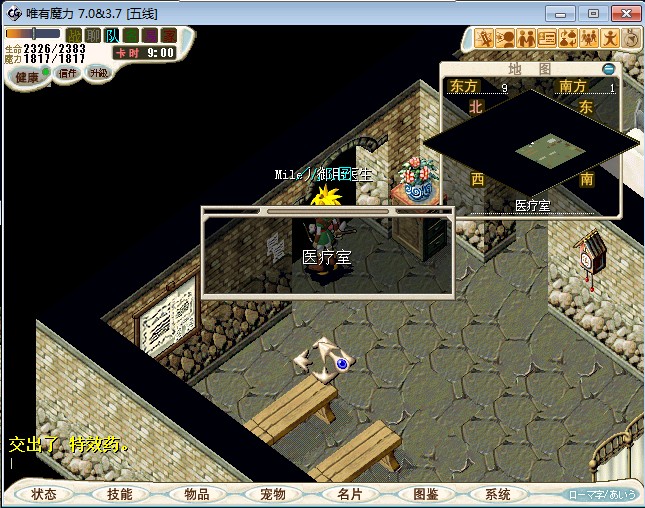Open the 物品 items menu
Viewport: 645px width, 508px height.
(x=197, y=494)
